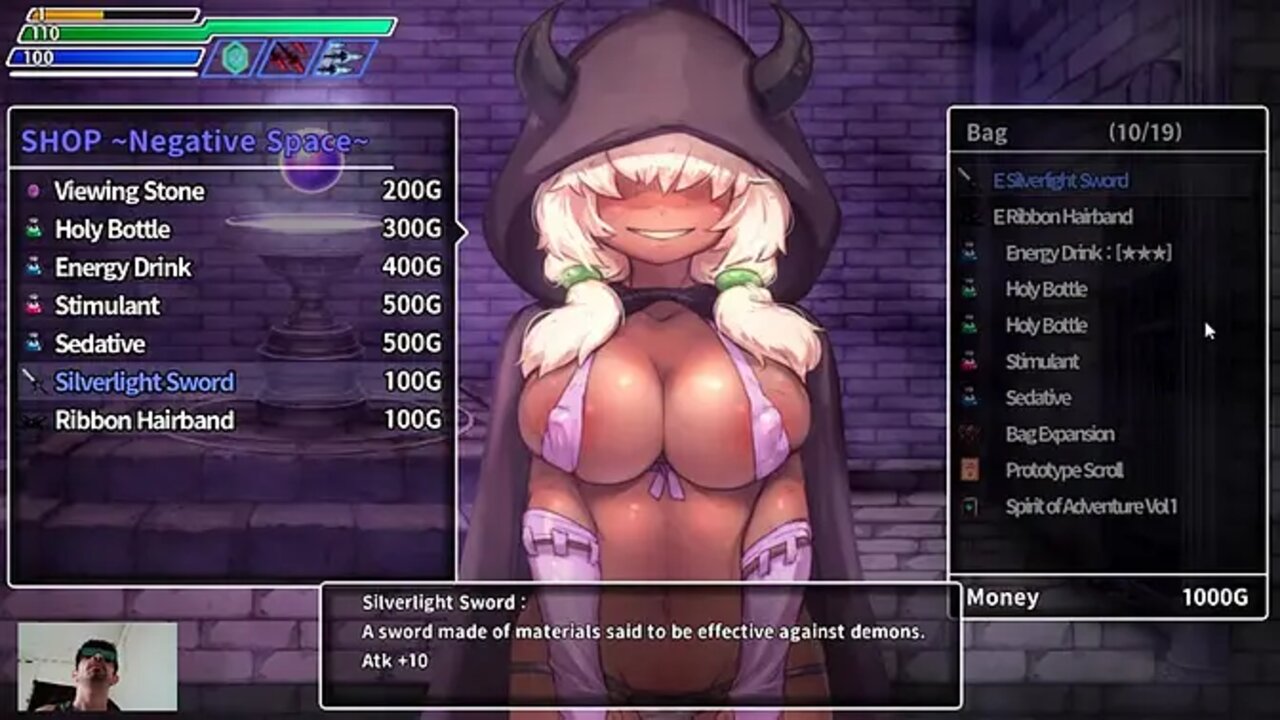Screen dimensions: 1280x720
Task: Select Bag Expansion item in the Bag
Action: pos(1060,433)
